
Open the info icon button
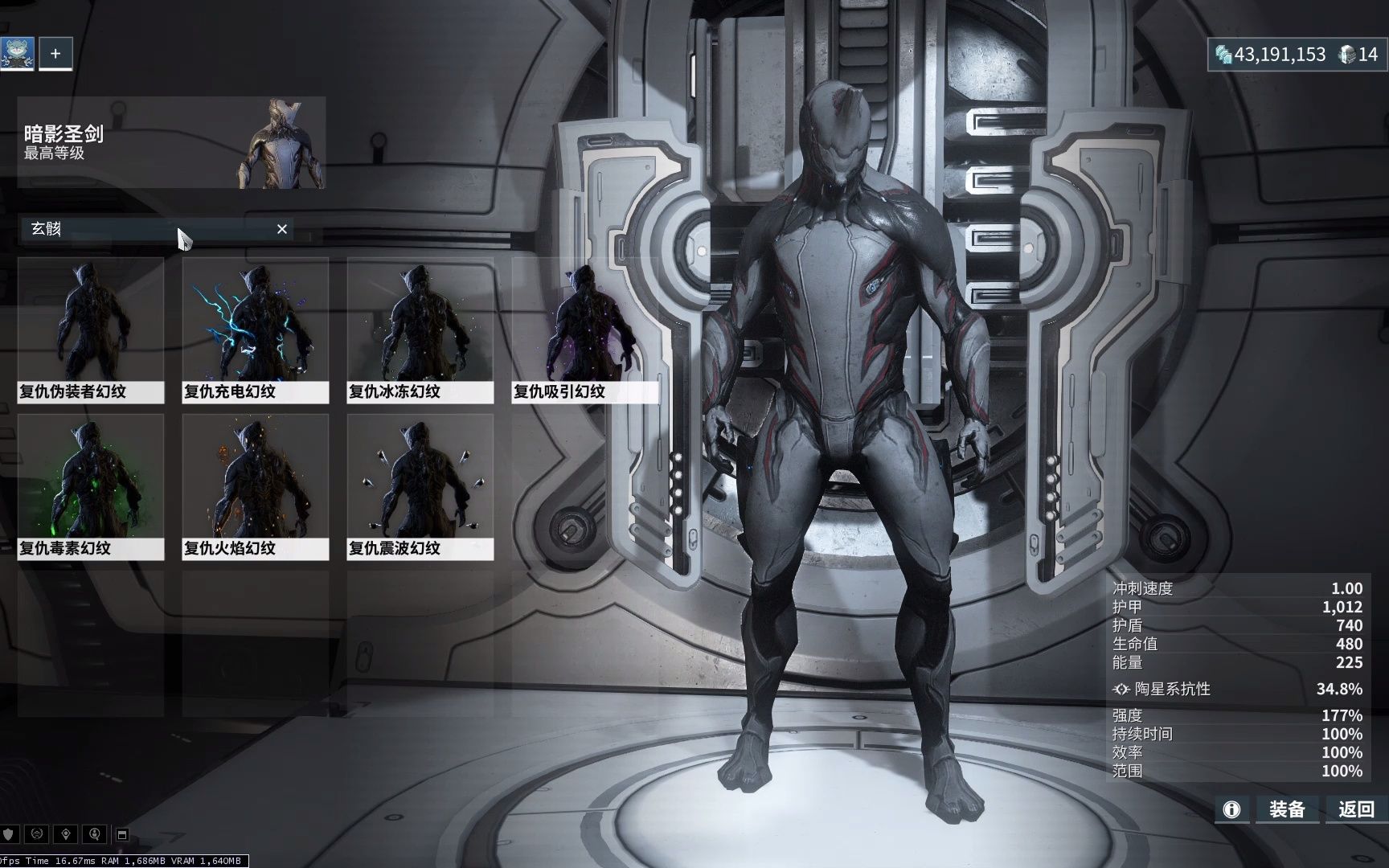1231,809
